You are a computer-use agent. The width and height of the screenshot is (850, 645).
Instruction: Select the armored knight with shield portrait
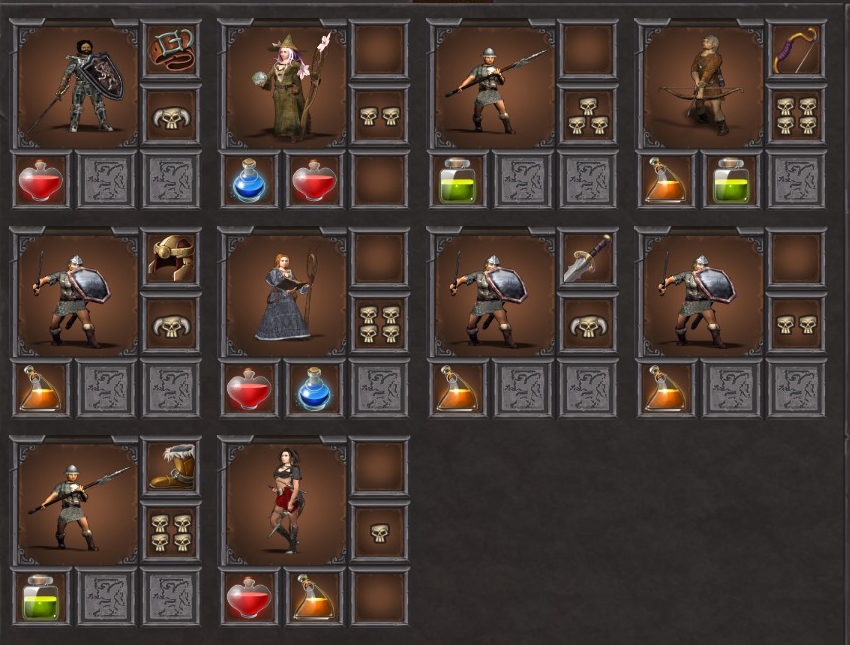[78, 86]
